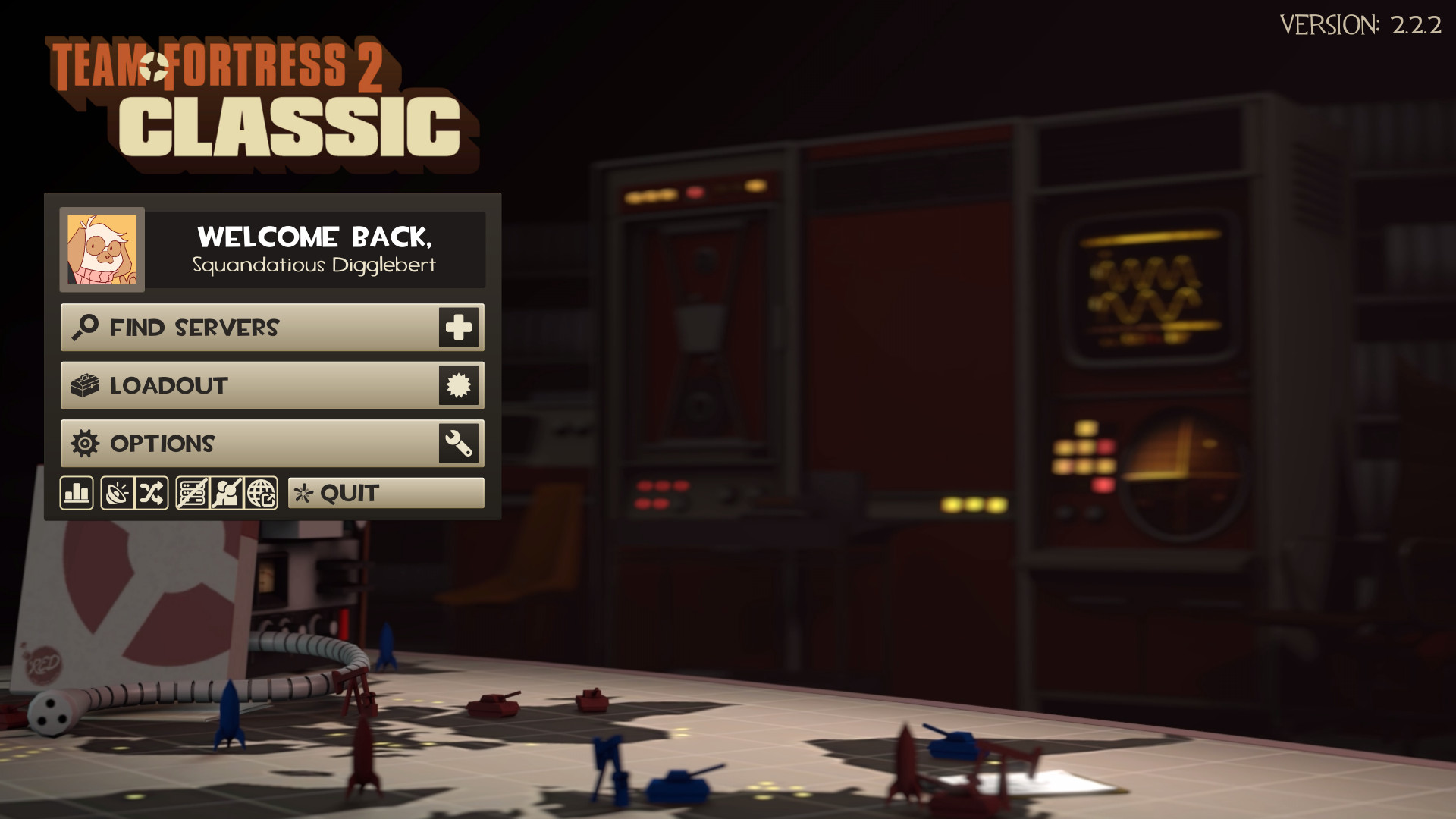Click the asterisk icon on the Quit button
This screenshot has height=819, width=1456.
pyautogui.click(x=303, y=493)
